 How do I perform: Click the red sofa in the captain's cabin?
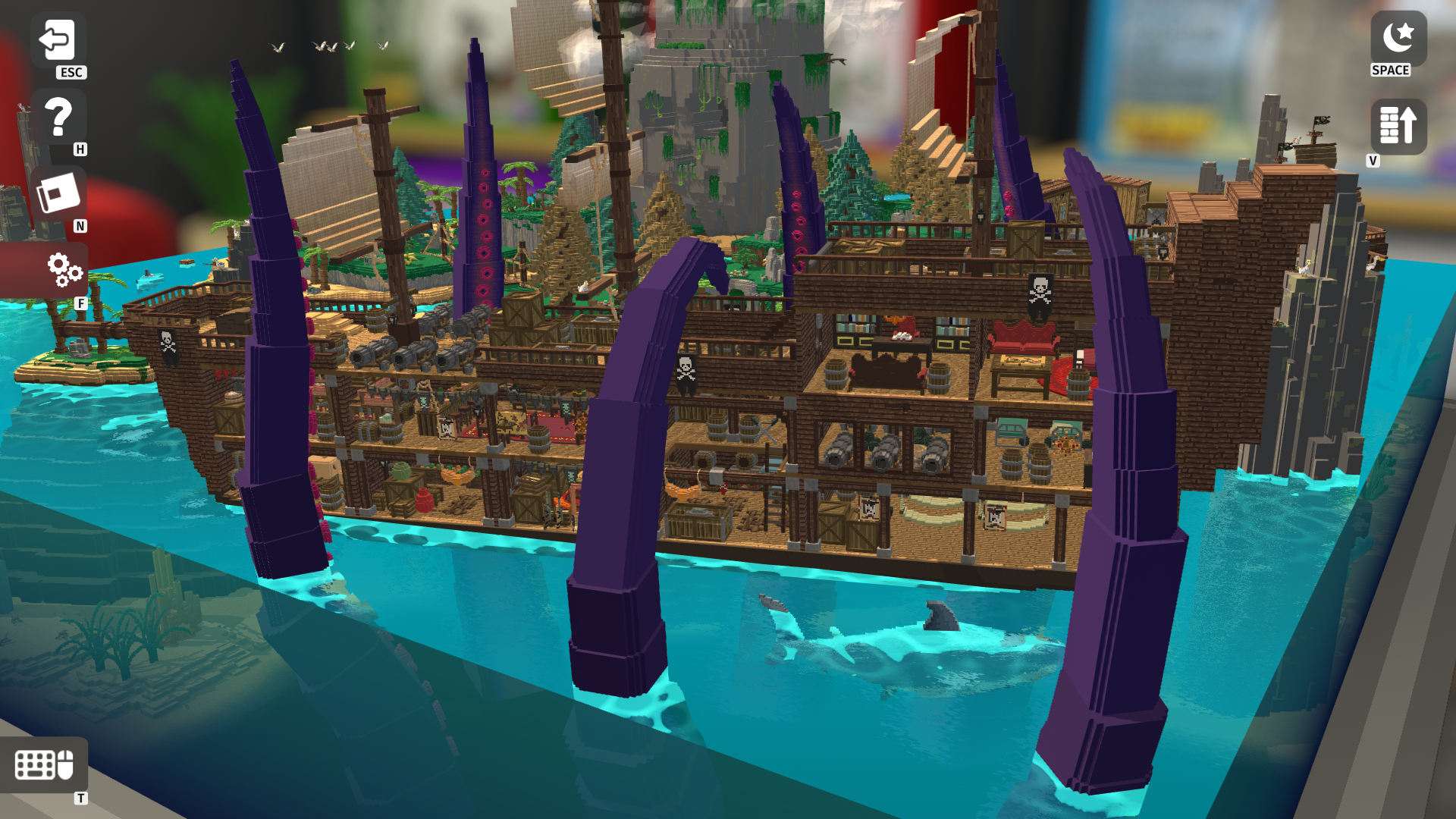click(x=1022, y=335)
